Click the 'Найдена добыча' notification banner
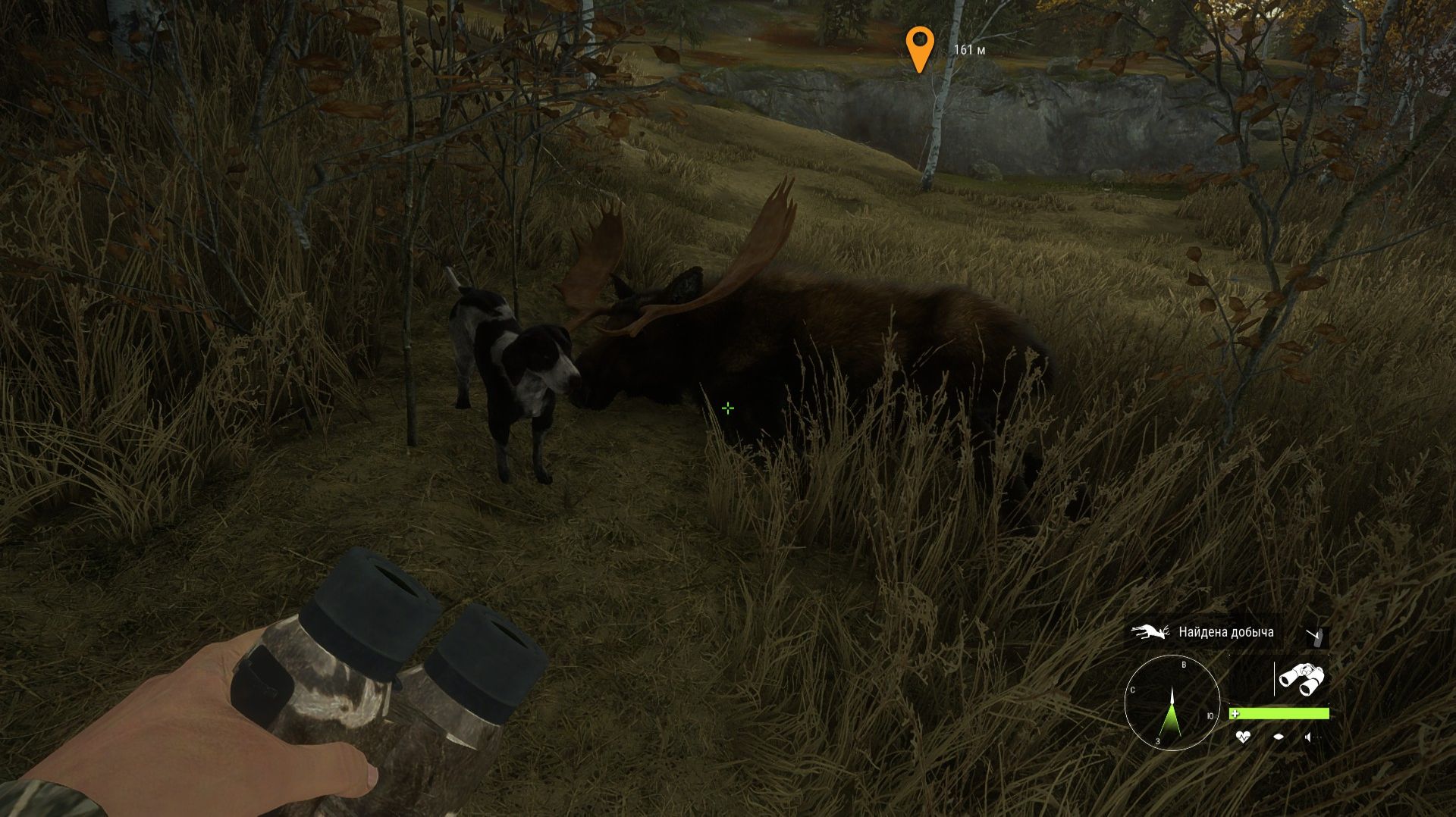Viewport: 1456px width, 817px height. point(1225,633)
